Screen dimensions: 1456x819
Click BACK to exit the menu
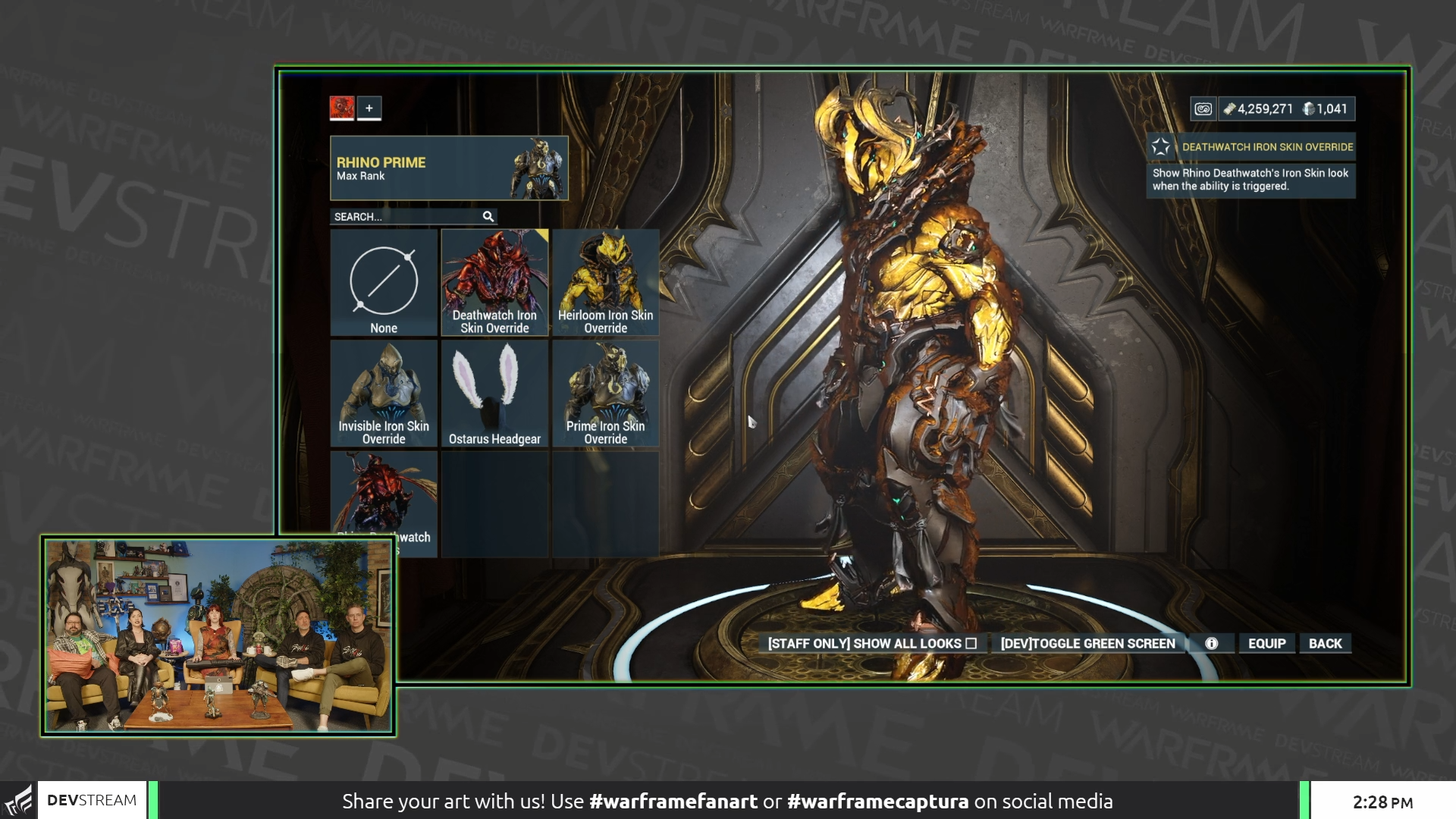point(1325,643)
